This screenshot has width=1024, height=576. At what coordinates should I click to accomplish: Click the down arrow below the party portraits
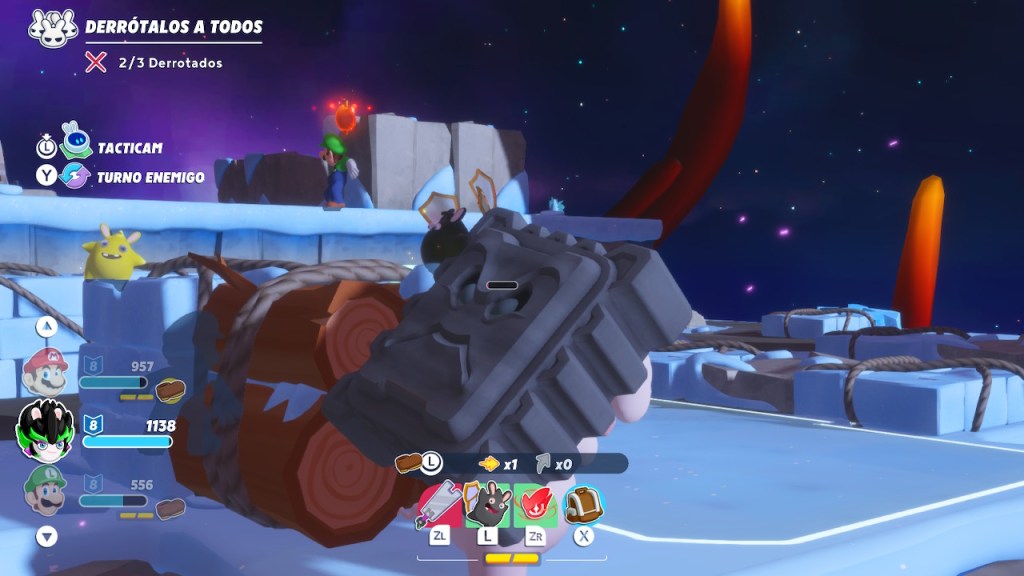click(x=47, y=537)
